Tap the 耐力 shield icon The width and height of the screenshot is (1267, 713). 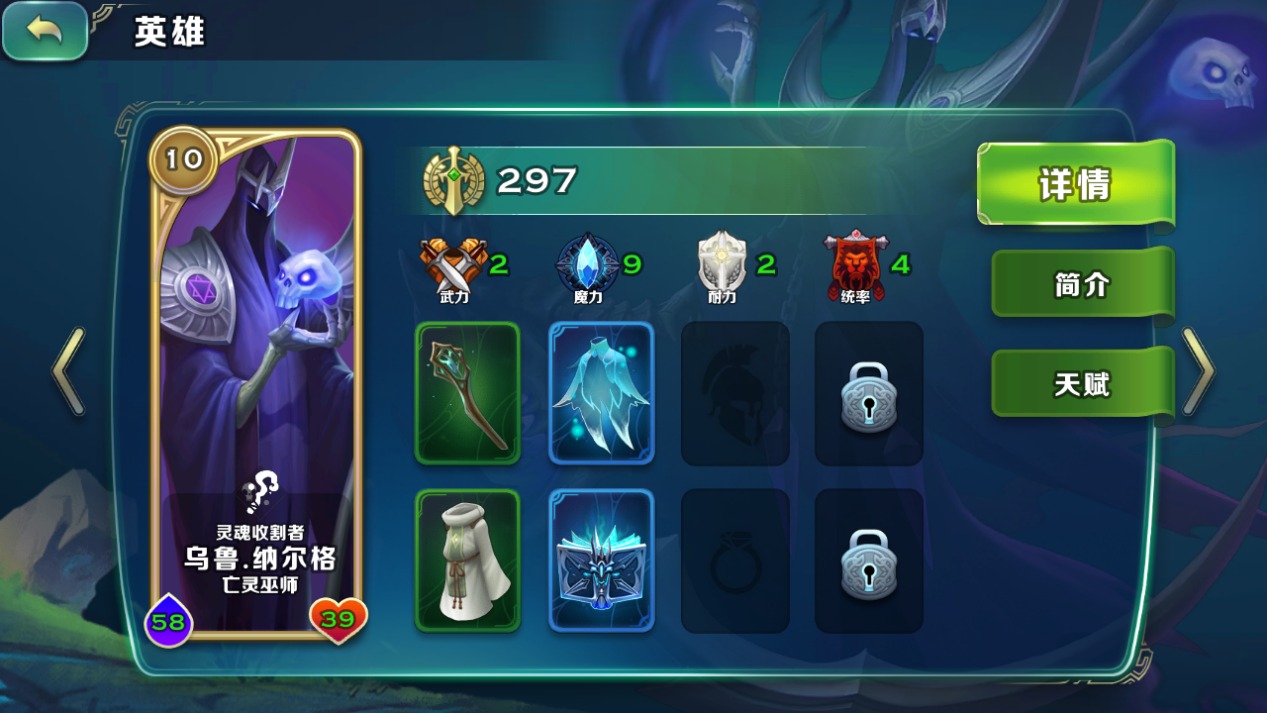click(721, 263)
